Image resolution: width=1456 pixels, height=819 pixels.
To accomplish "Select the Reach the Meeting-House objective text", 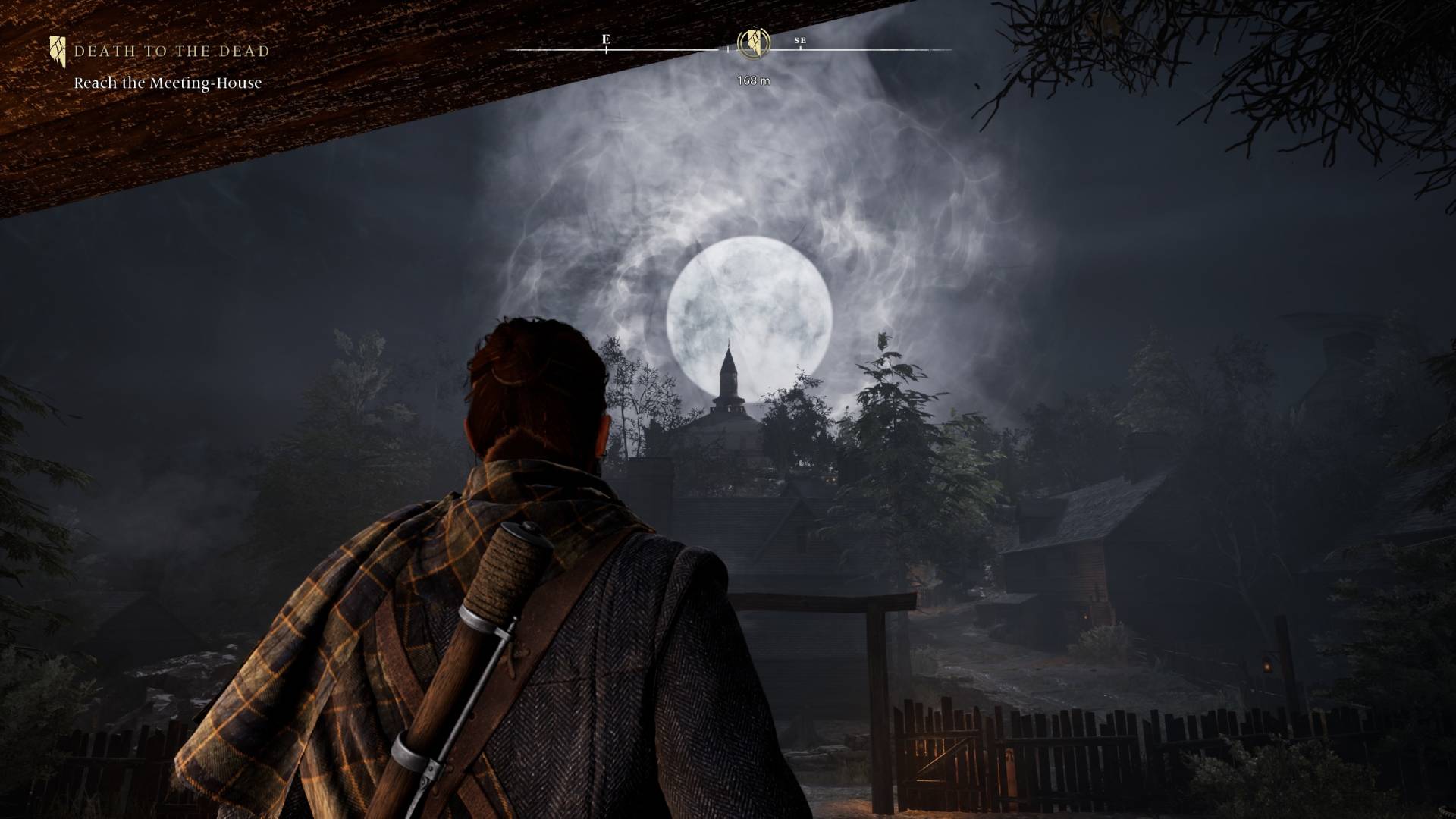I will point(168,83).
